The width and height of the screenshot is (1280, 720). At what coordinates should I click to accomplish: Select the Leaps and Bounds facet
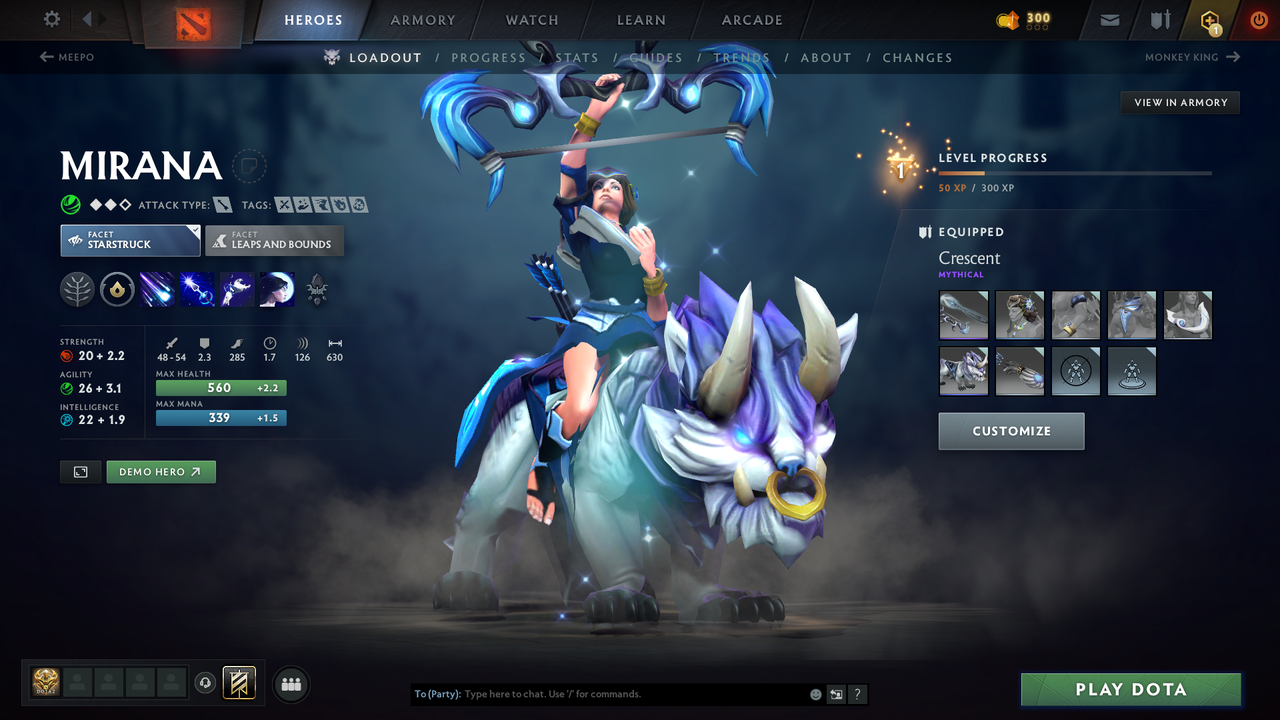click(274, 240)
